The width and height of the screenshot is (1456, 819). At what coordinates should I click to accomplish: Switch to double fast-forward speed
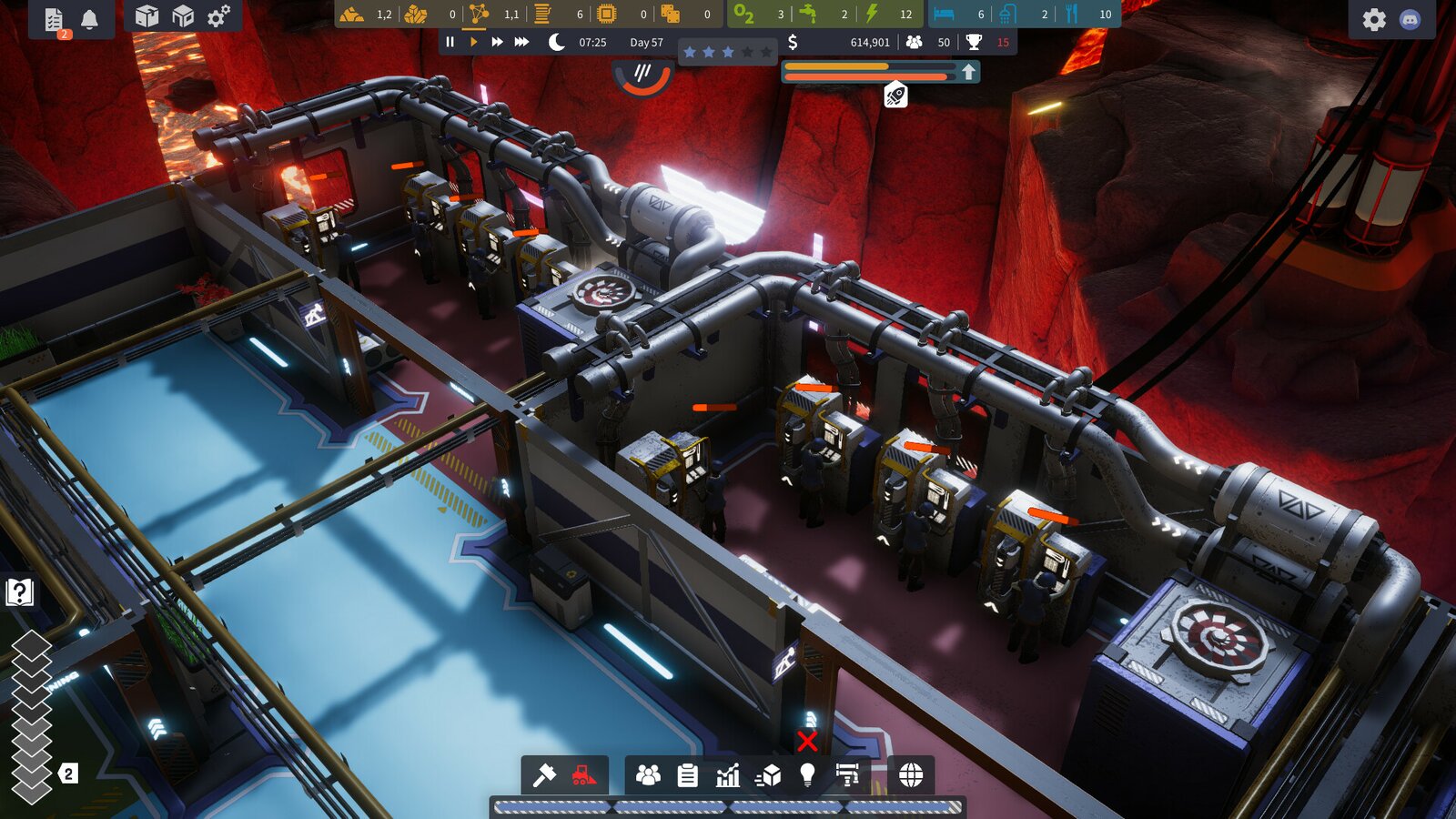click(x=497, y=42)
